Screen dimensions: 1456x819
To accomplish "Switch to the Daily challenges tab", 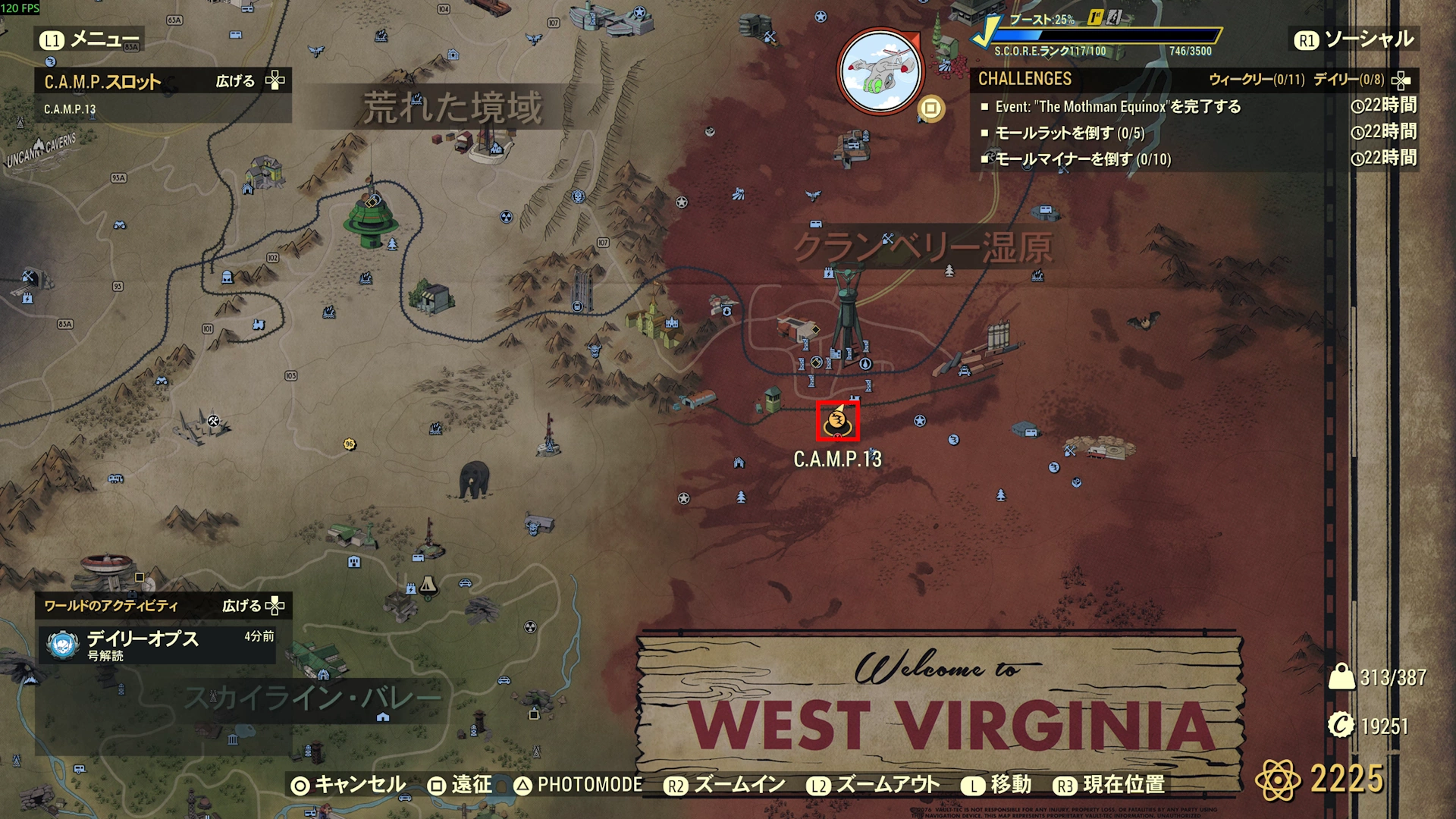I will (x=1348, y=80).
